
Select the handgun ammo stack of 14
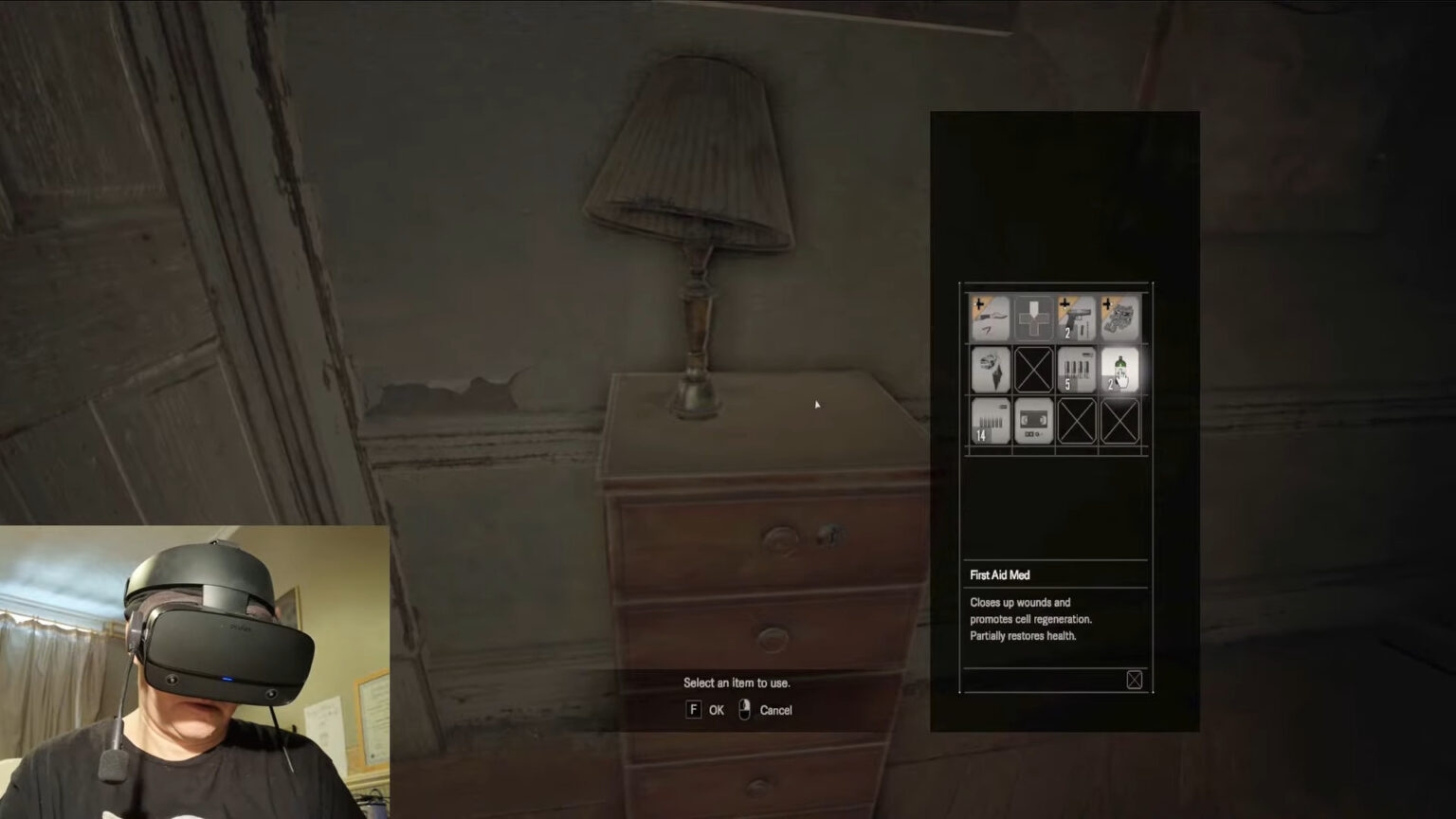(x=990, y=420)
